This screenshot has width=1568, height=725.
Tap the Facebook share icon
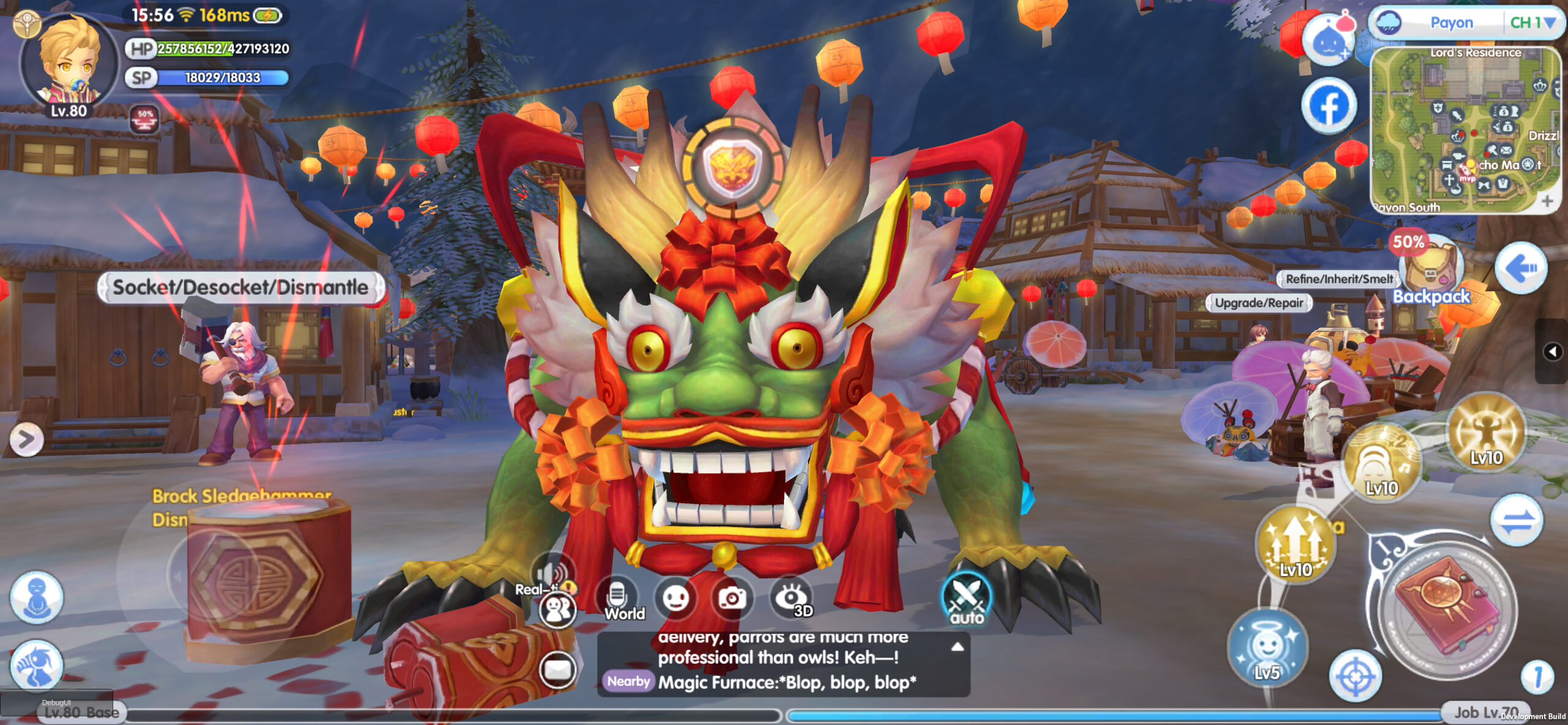pos(1329,105)
